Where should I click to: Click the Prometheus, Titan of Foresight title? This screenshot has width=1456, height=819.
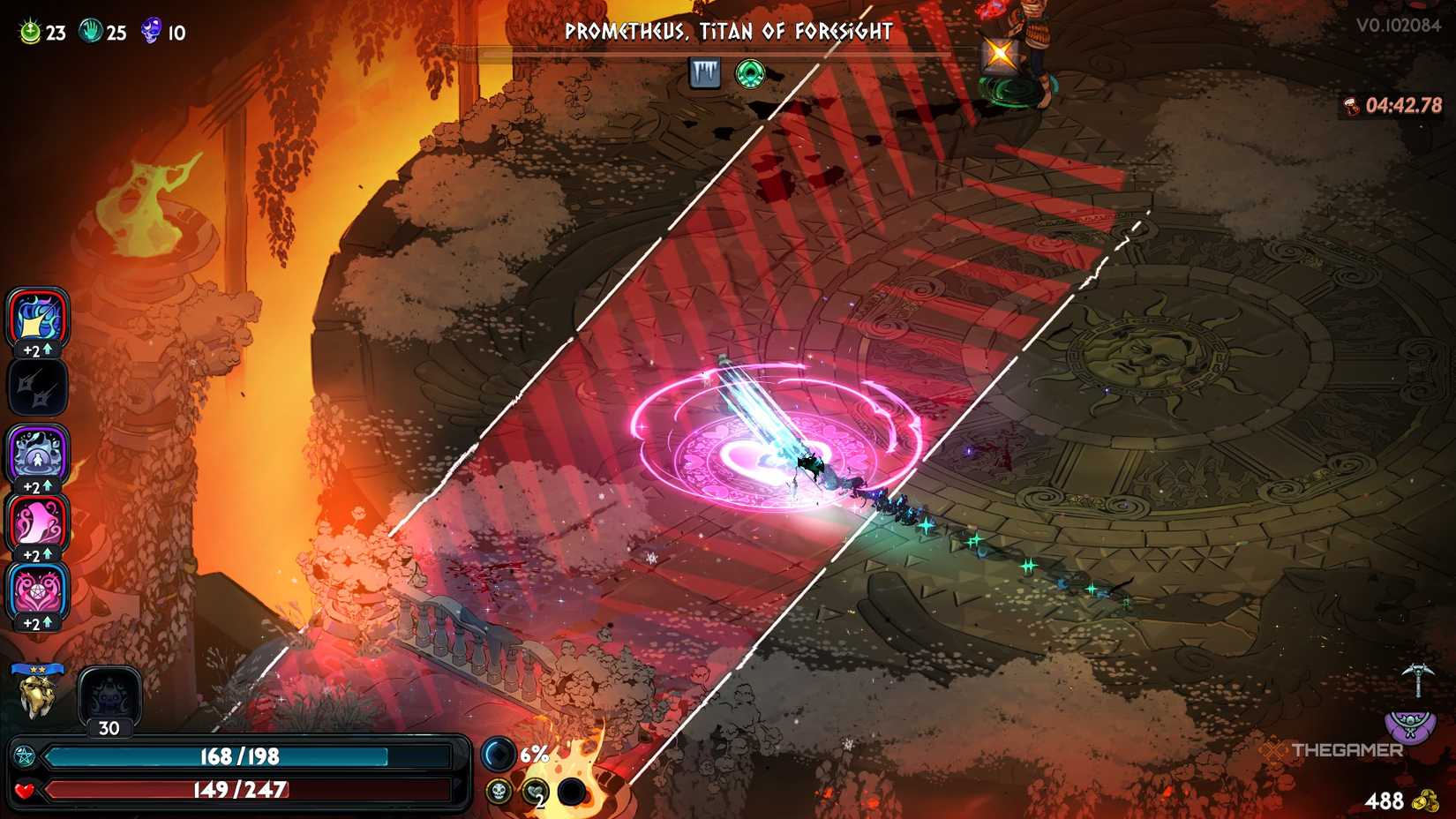pyautogui.click(x=728, y=31)
